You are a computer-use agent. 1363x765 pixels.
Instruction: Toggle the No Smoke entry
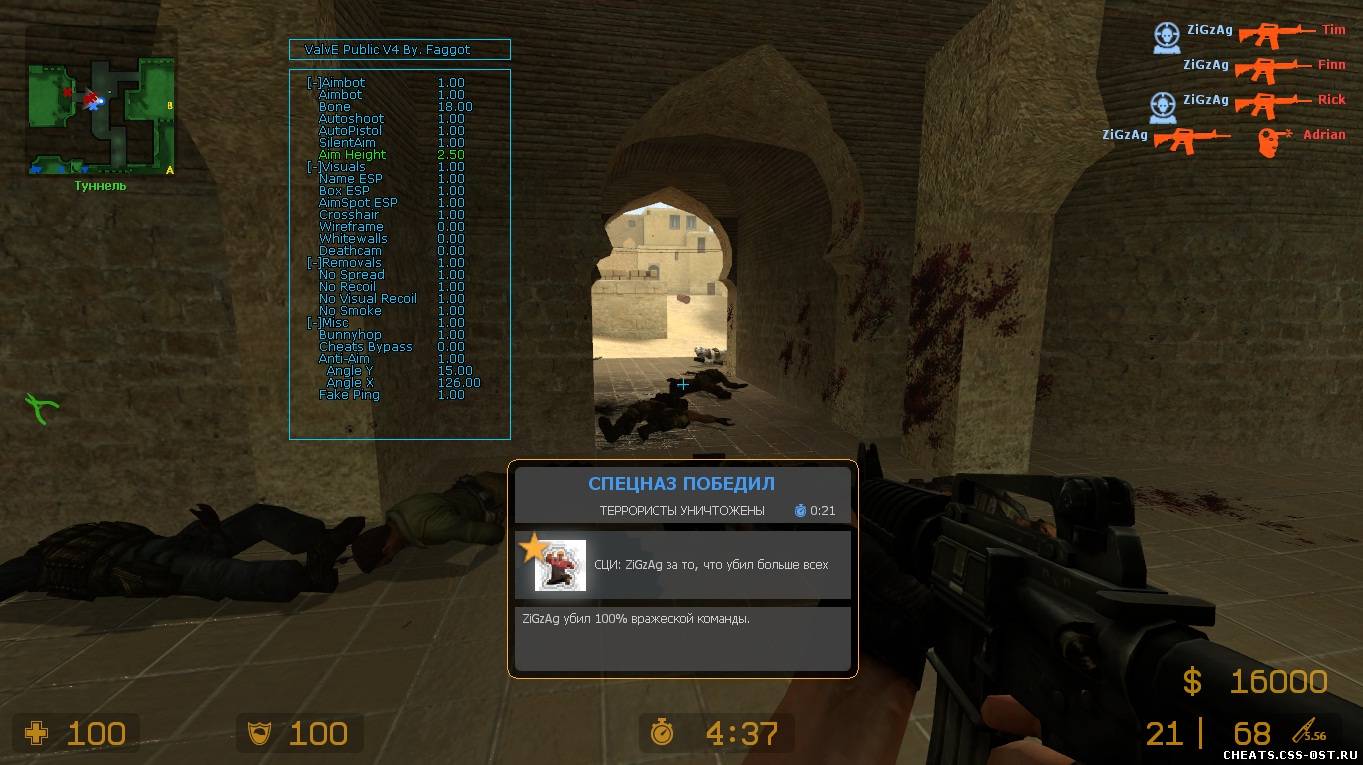350,311
